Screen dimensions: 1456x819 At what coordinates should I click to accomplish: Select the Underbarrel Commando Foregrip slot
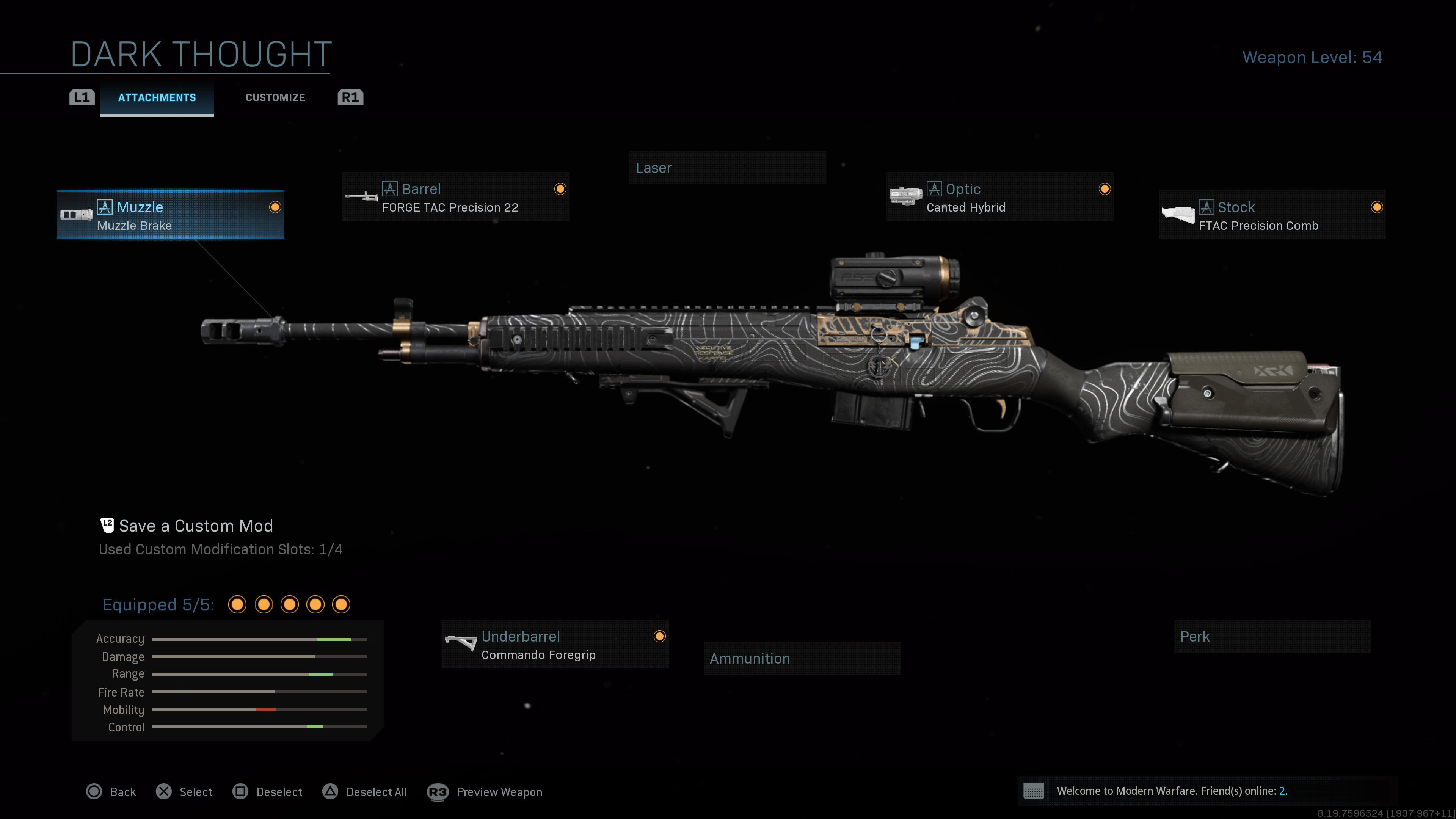(x=554, y=645)
